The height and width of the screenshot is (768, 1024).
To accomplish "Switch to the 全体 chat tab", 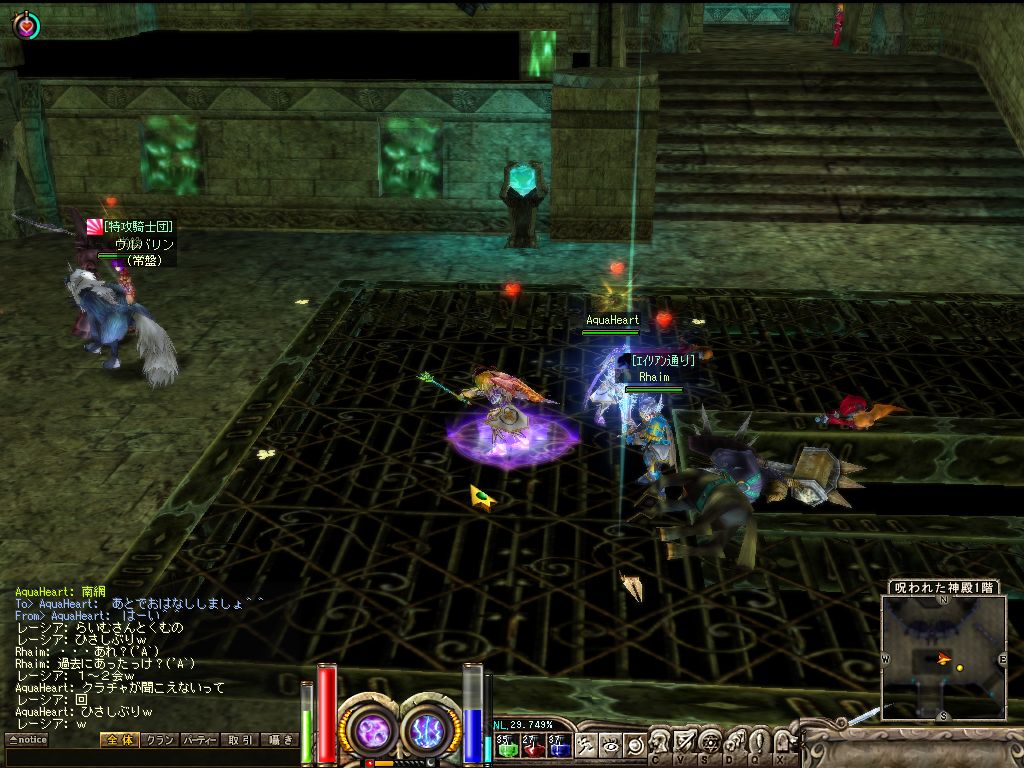I will (118, 740).
